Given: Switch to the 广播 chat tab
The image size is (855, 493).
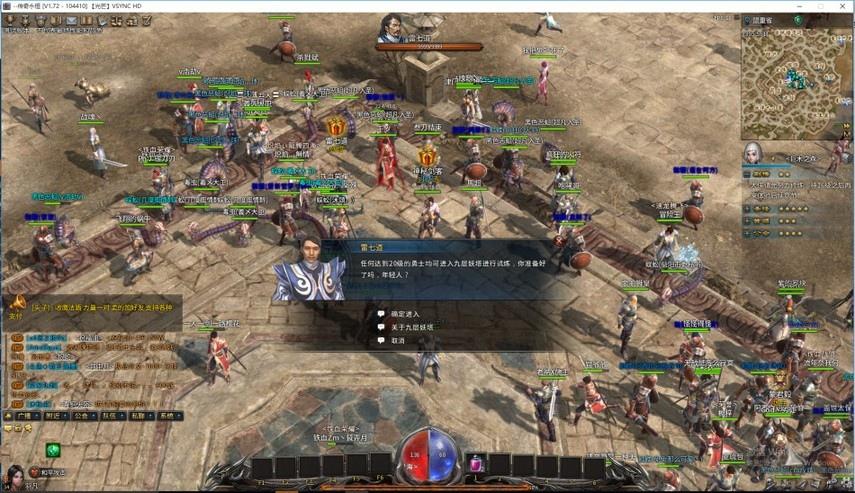Looking at the screenshot, I should click(x=23, y=414).
